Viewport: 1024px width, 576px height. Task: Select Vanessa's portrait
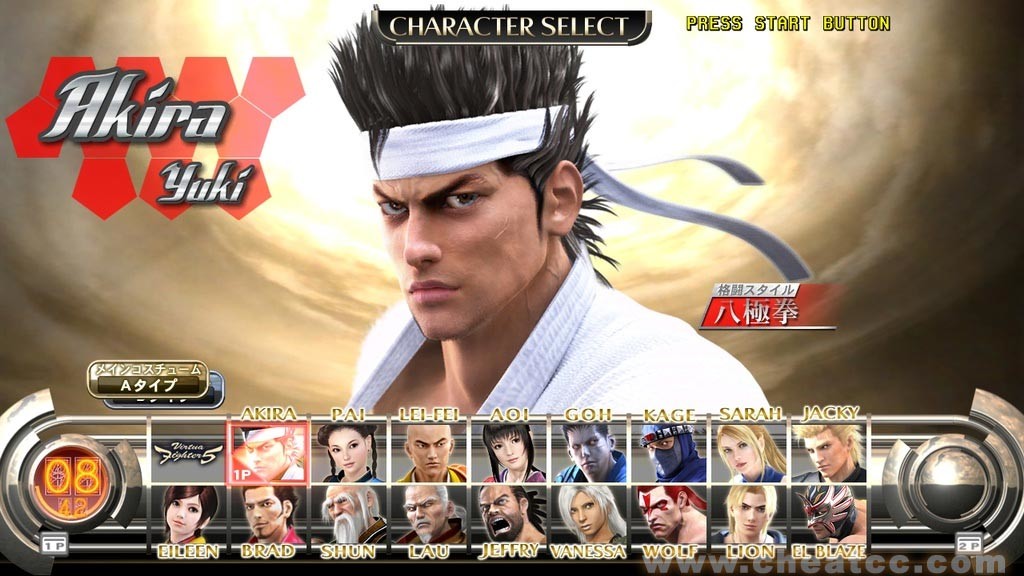click(589, 514)
